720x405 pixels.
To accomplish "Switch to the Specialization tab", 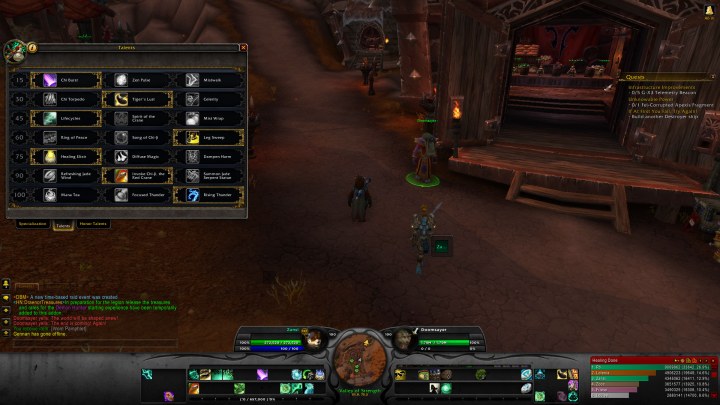I will coord(32,224).
